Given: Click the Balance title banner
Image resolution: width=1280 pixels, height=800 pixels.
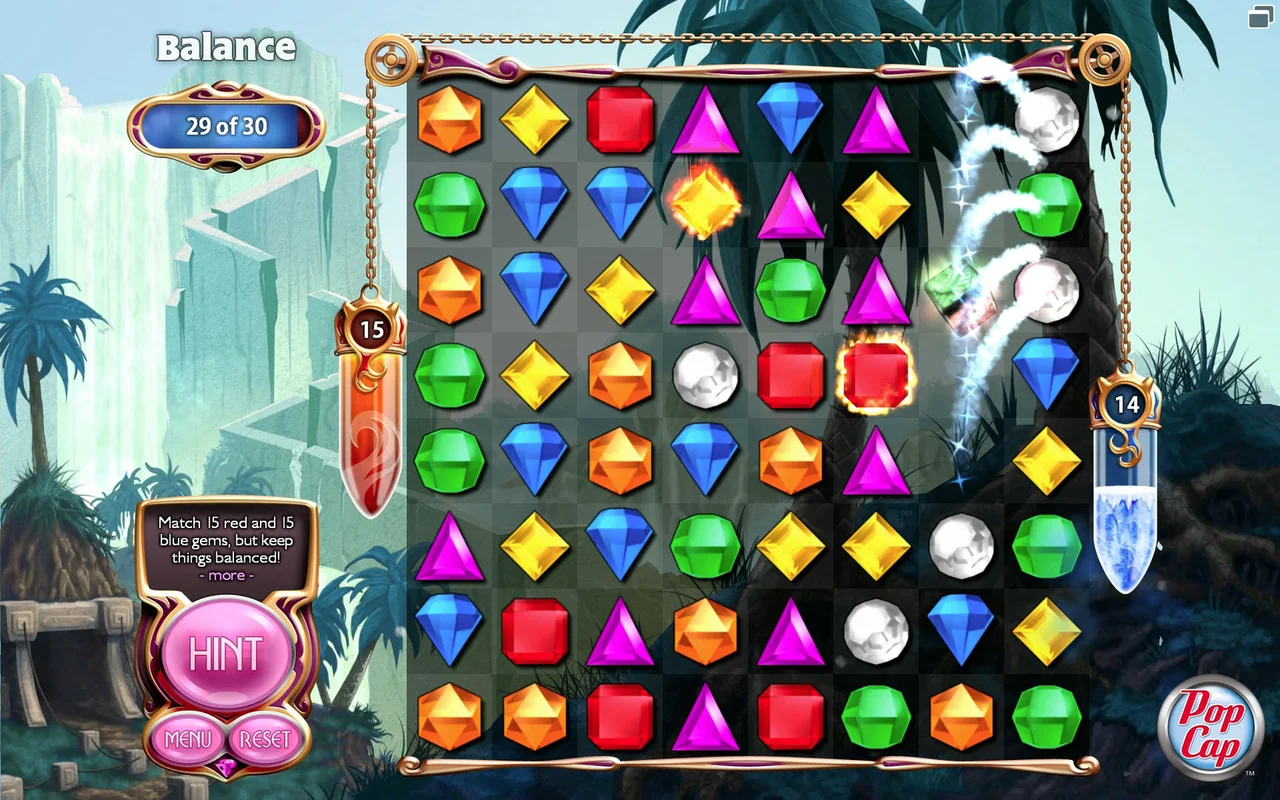Looking at the screenshot, I should tap(224, 48).
